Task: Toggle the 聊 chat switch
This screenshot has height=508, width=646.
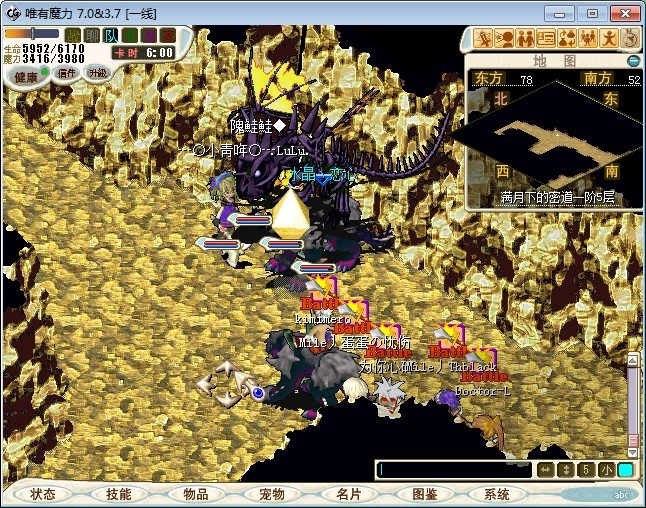Action: pos(92,36)
